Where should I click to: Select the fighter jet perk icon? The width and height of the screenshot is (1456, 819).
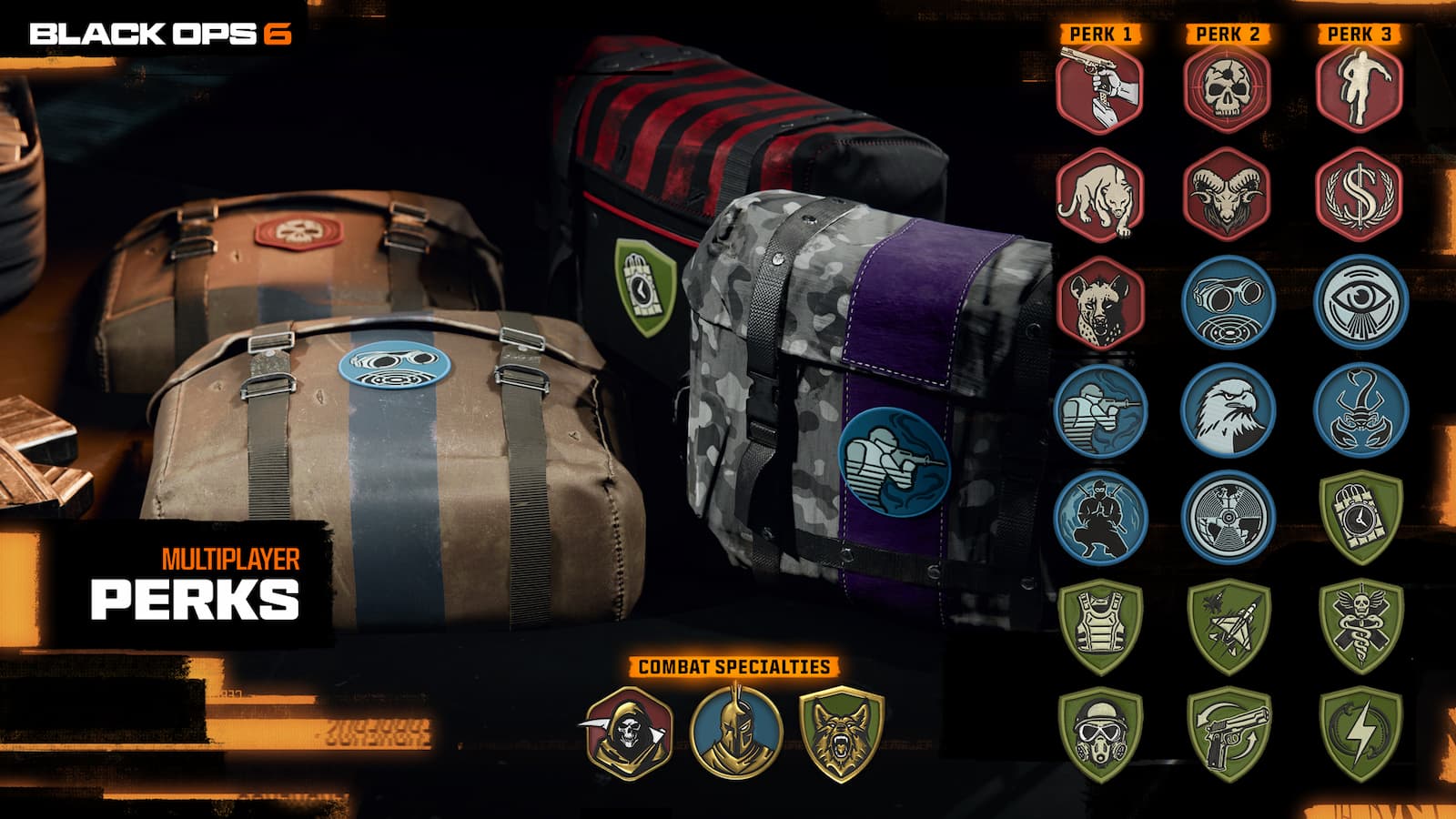coord(1228,626)
